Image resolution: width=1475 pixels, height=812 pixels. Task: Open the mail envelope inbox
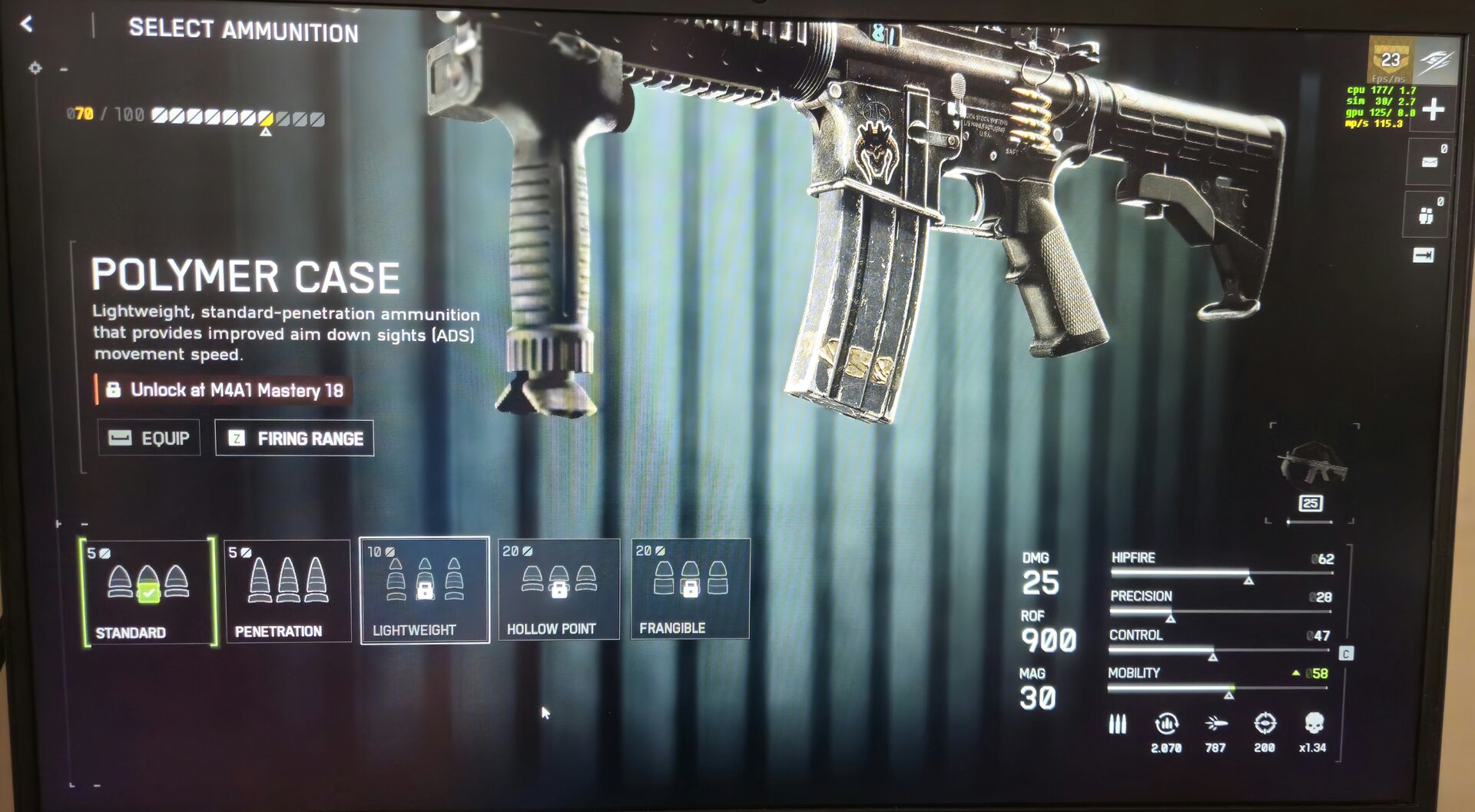pyautogui.click(x=1430, y=162)
